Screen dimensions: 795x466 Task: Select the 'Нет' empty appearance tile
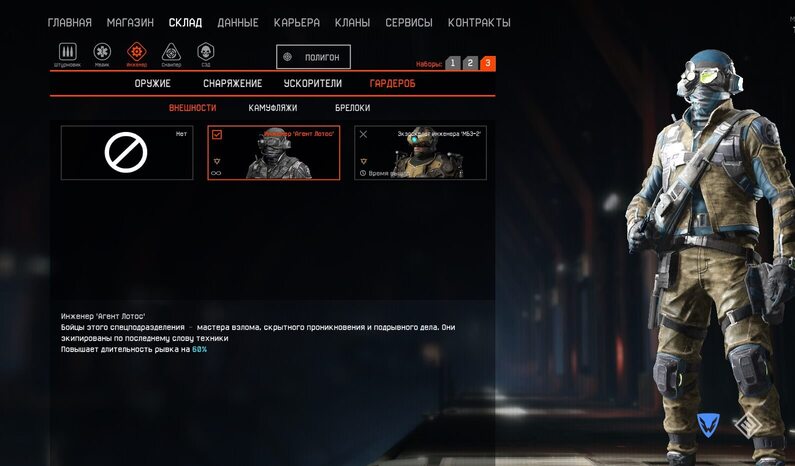[x=126, y=153]
